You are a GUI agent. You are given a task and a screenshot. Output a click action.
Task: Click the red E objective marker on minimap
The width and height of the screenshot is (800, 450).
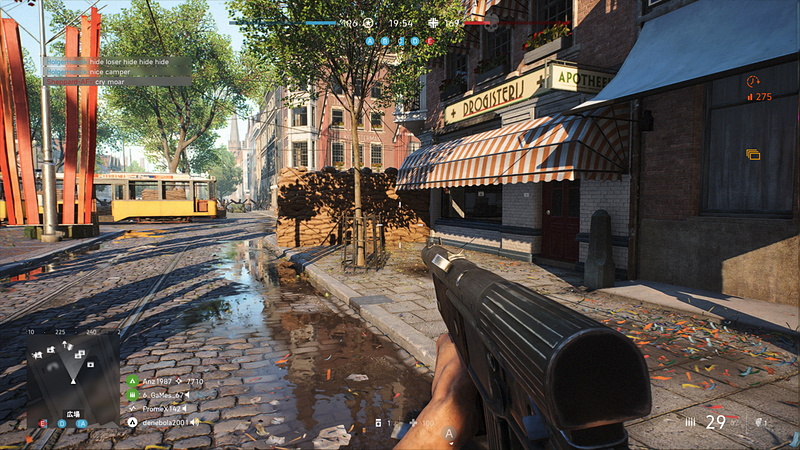click(43, 423)
